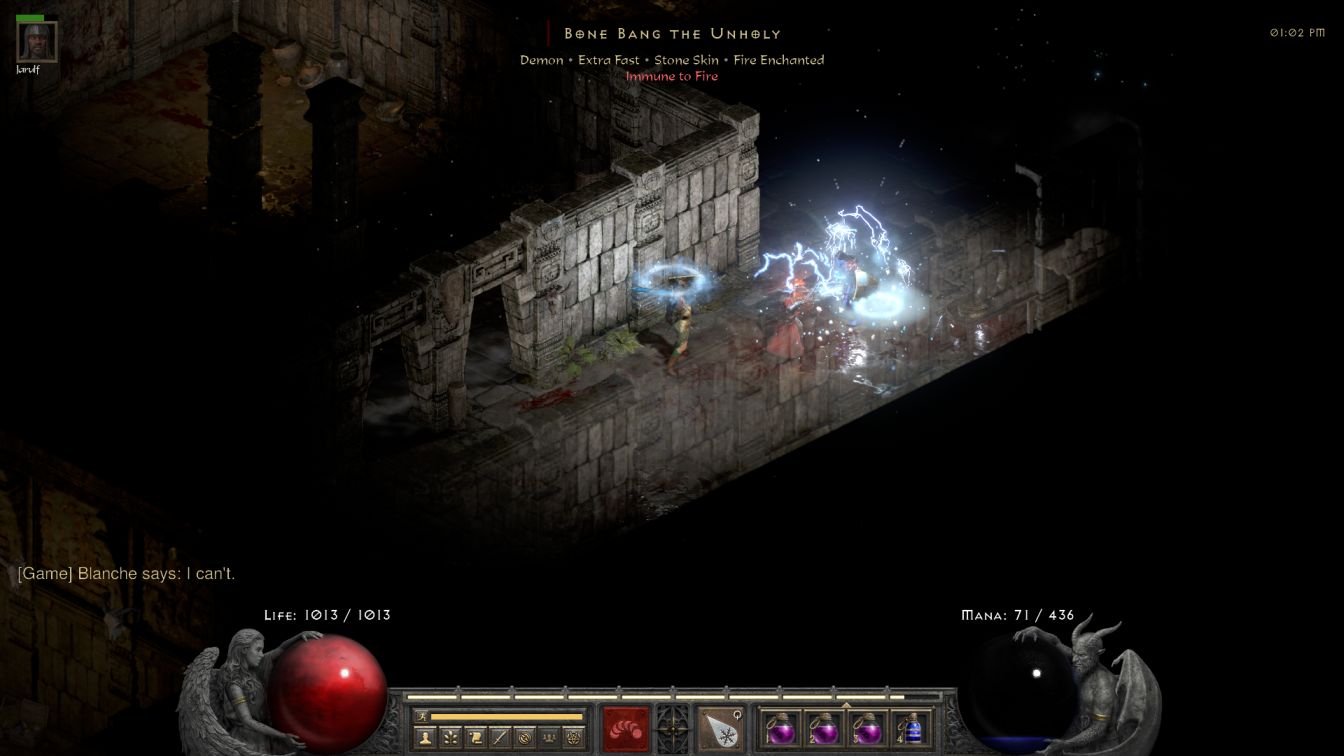Image resolution: width=1344 pixels, height=756 pixels.
Task: Open the character screen bust icon
Action: coord(425,738)
